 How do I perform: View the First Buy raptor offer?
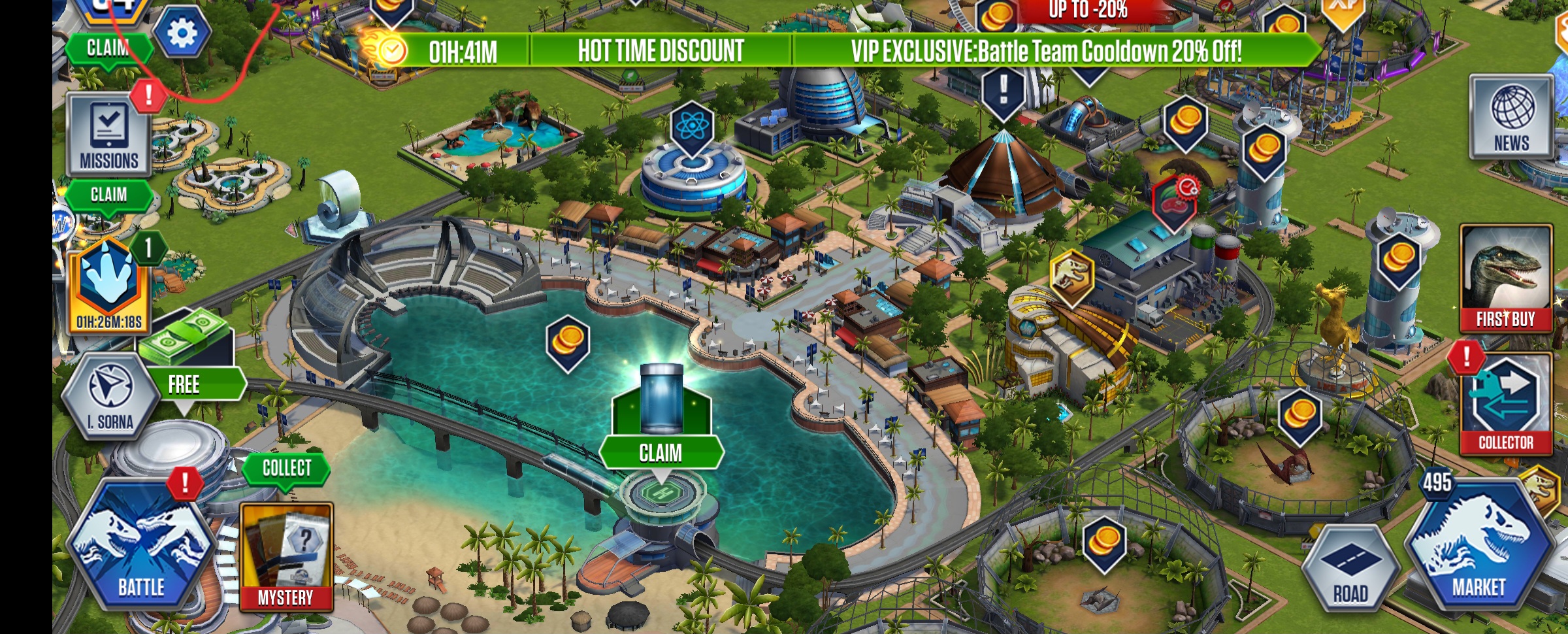[1505, 278]
